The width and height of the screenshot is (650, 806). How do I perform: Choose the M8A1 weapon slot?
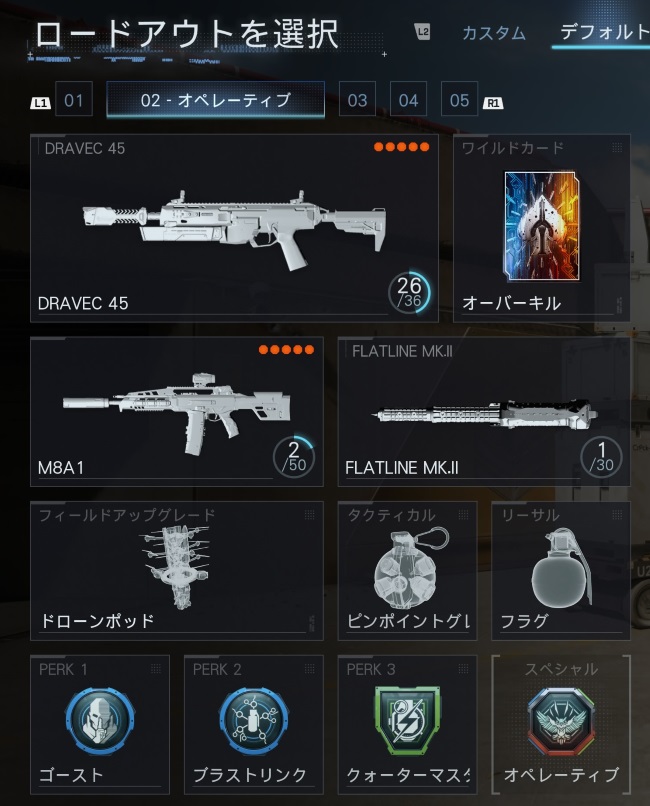point(177,411)
